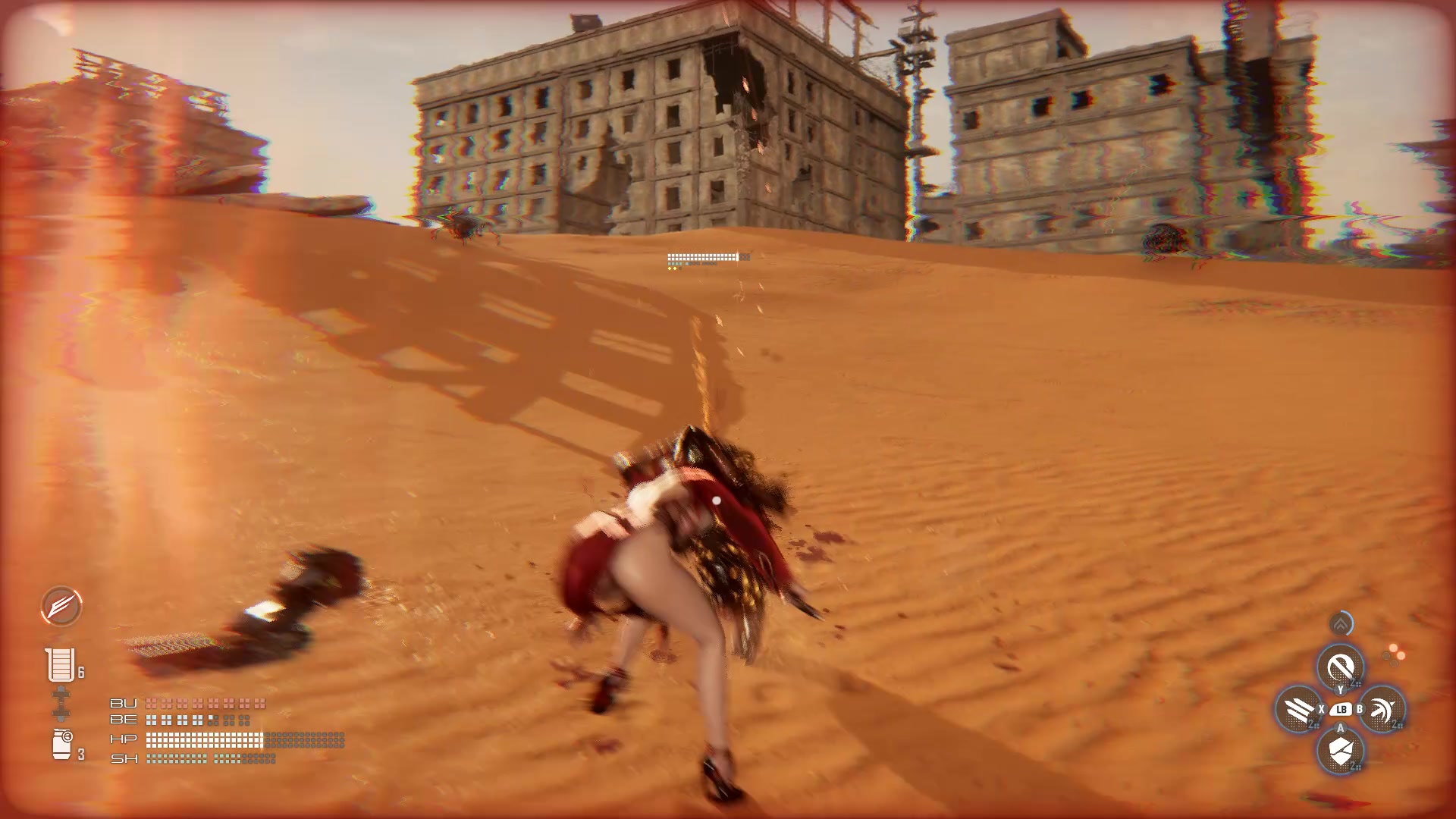
Task: Click the burst gauge chevron above the skill wheel
Action: click(x=1340, y=623)
